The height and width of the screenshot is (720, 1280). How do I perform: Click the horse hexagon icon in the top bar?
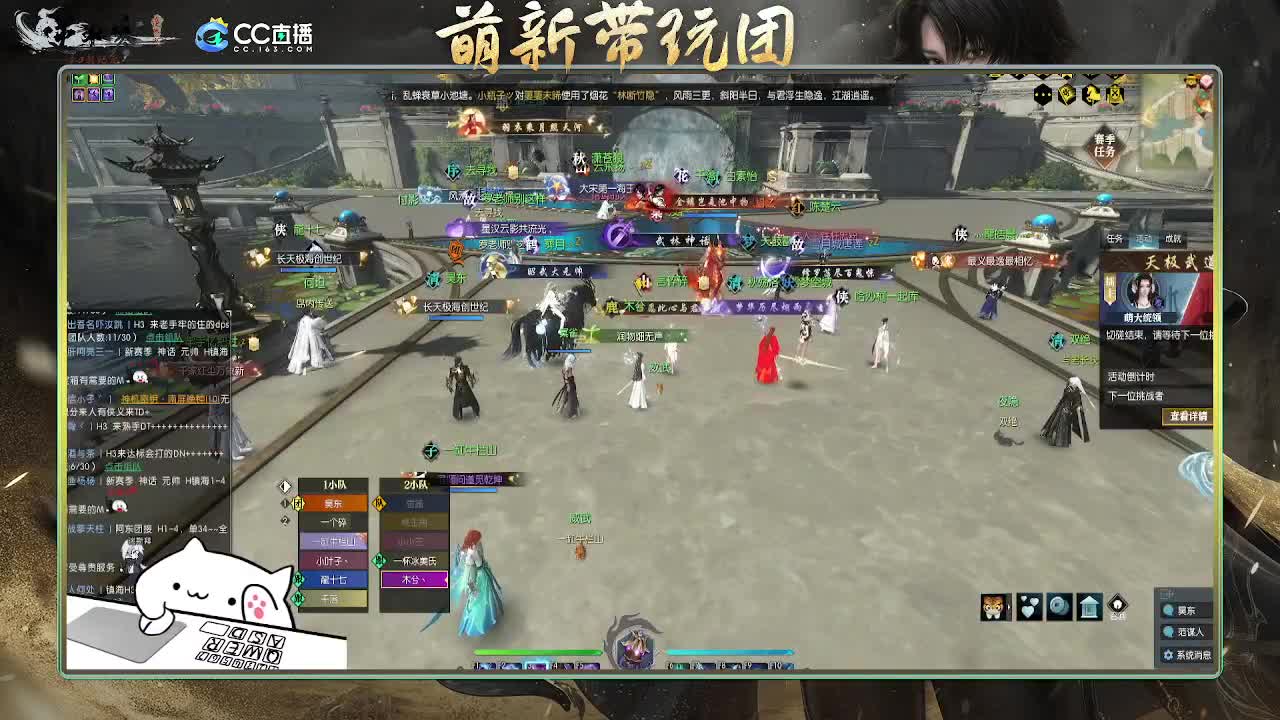click(x=1092, y=96)
